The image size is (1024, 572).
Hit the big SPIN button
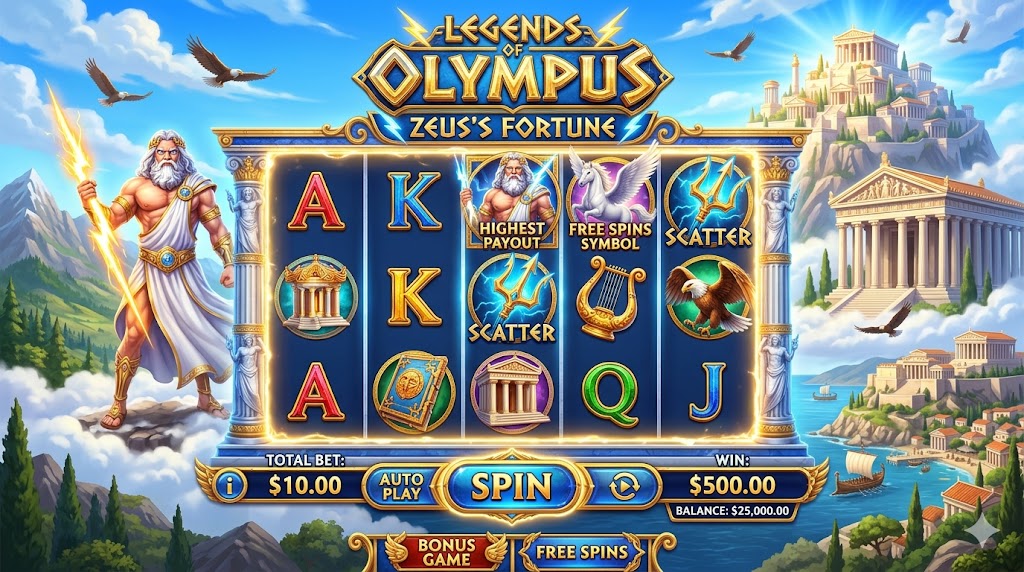pos(511,486)
